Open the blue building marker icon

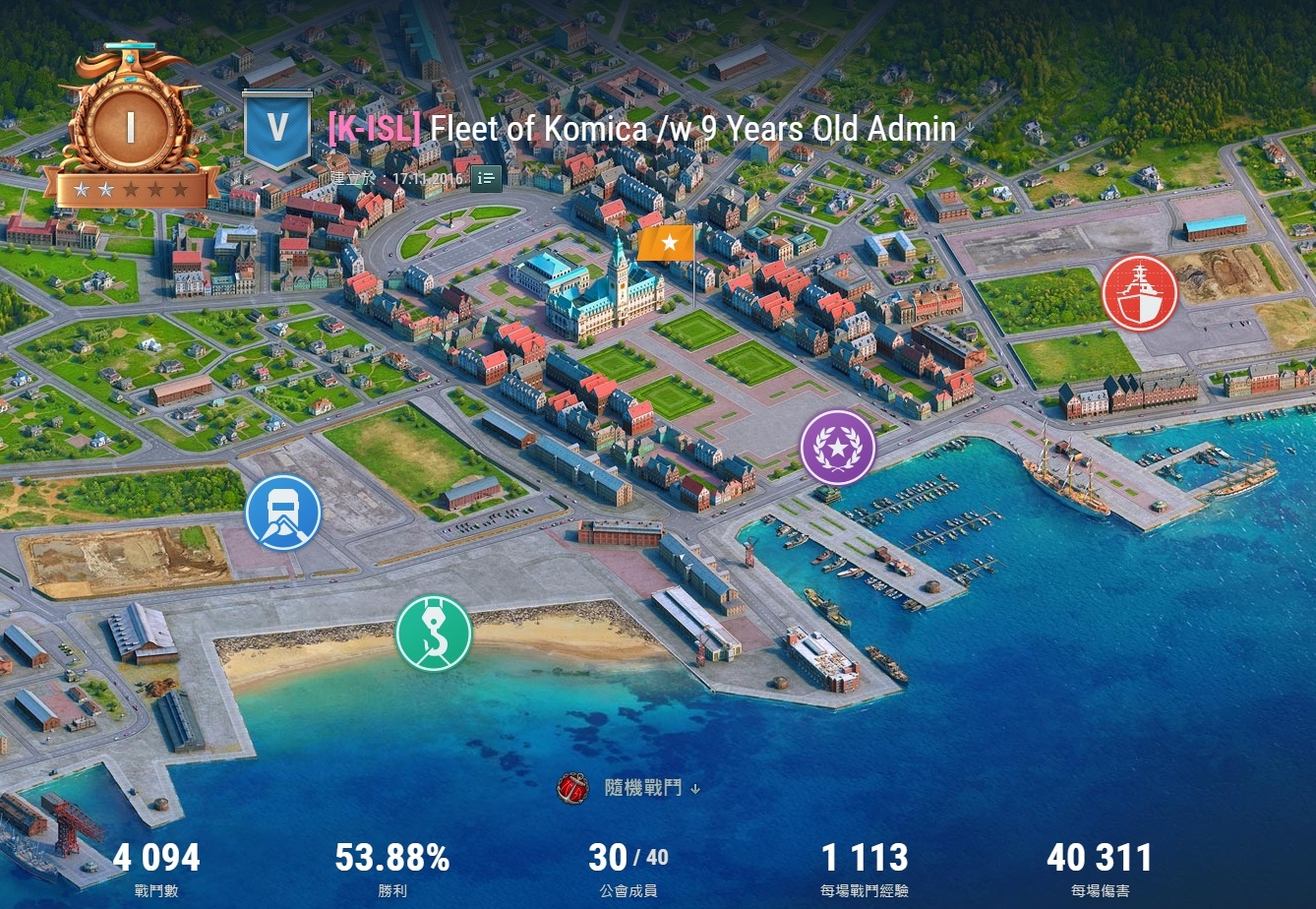point(283,512)
